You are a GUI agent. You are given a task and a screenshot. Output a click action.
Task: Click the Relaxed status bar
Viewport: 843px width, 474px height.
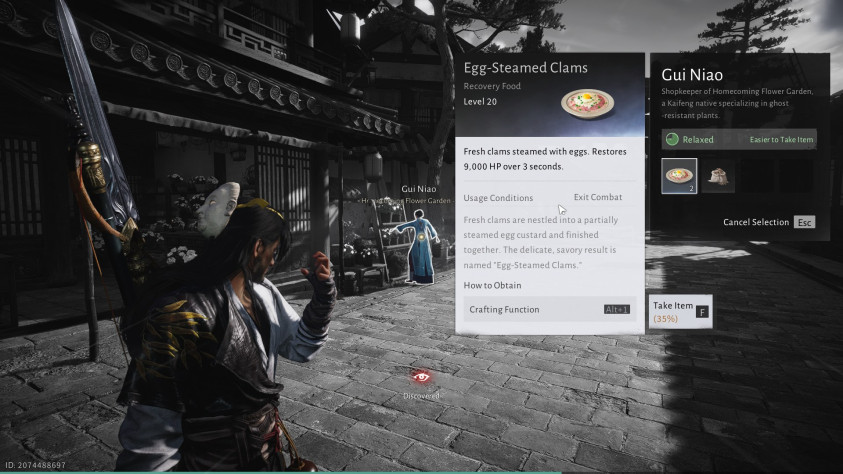(x=739, y=140)
